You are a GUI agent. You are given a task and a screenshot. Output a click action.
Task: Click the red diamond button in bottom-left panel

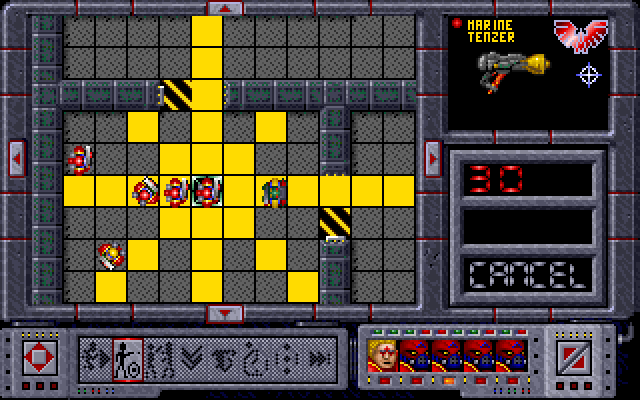[x=41, y=356]
